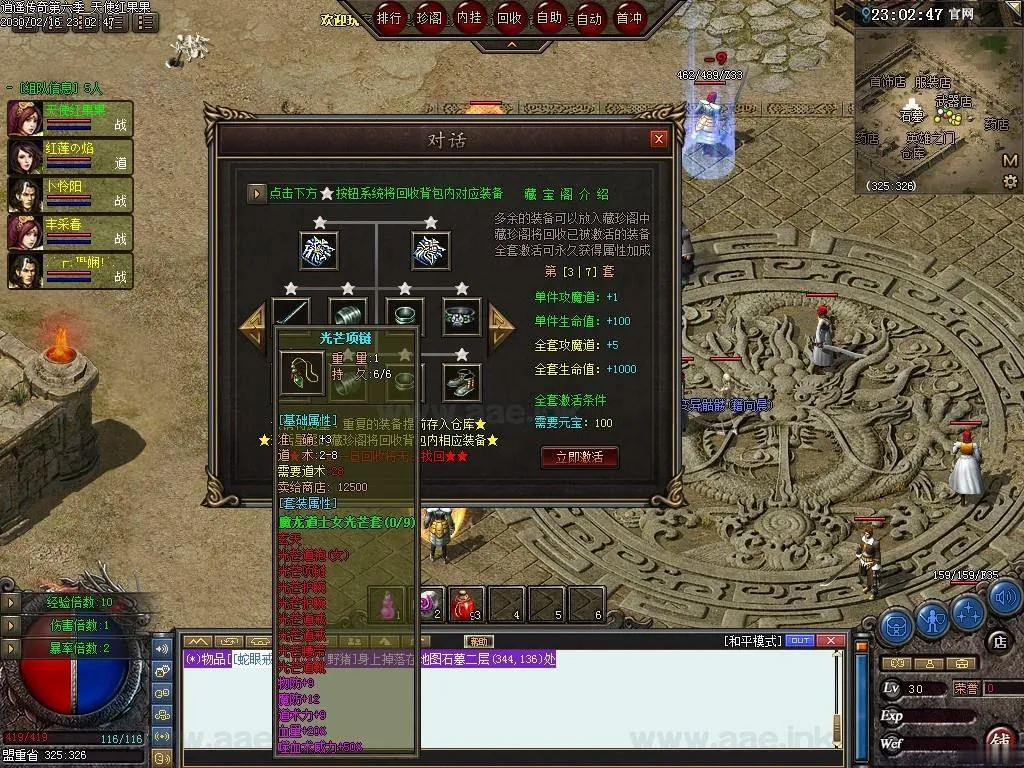Open the 内挂 built-in assist menu
This screenshot has width=1024, height=768.
click(x=469, y=18)
